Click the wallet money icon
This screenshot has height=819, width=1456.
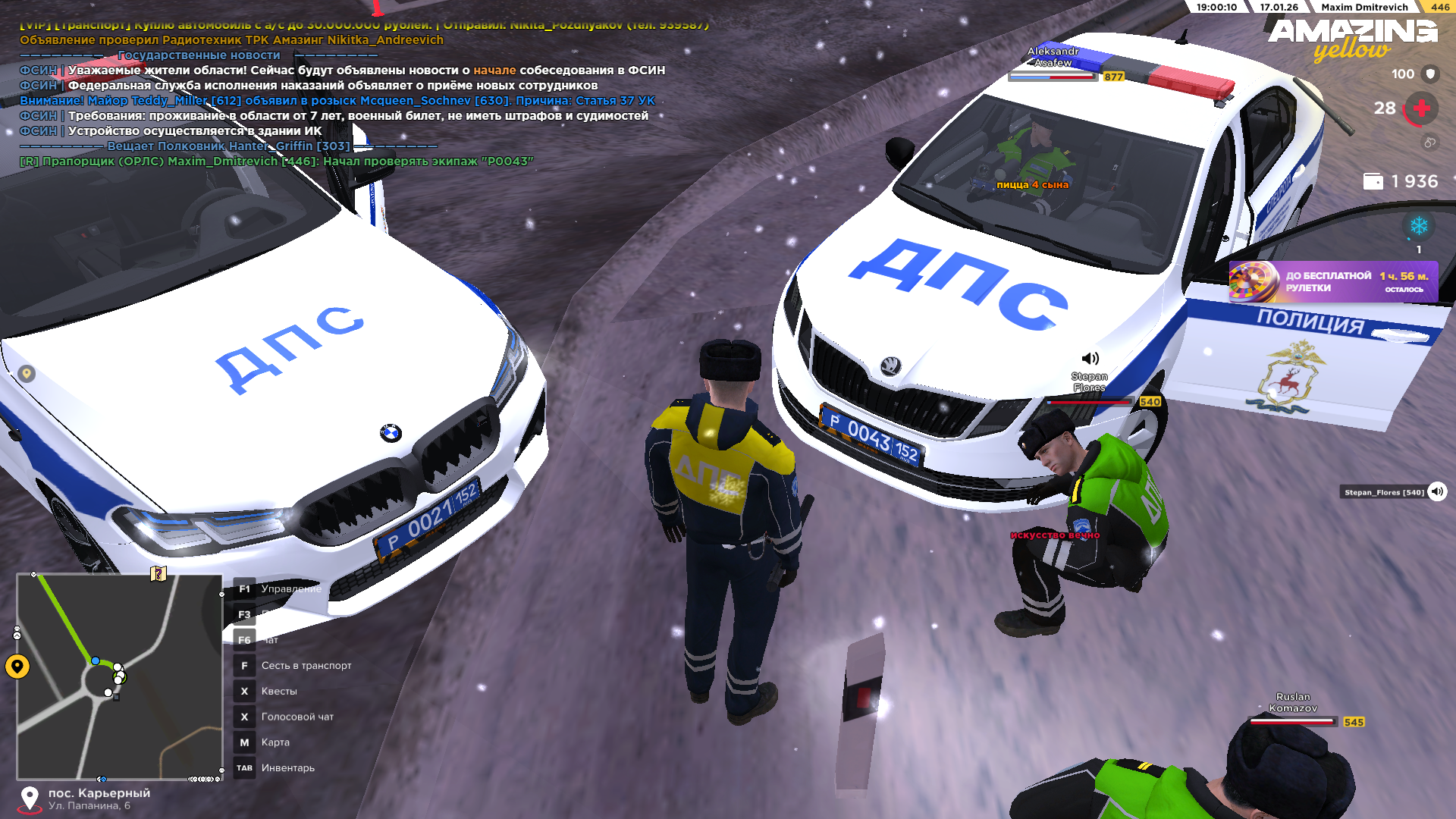1373,182
